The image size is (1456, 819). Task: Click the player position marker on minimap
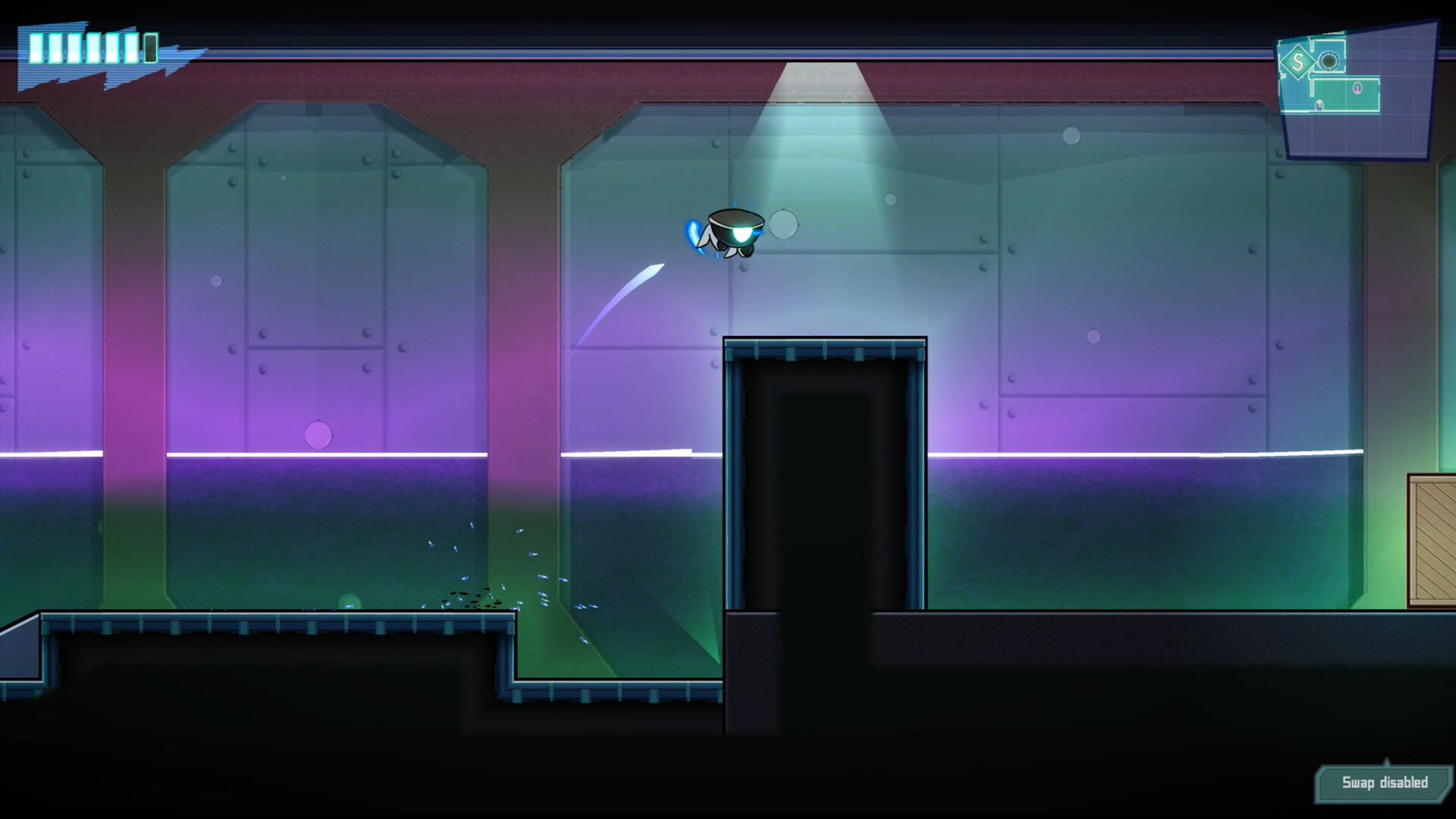1319,105
